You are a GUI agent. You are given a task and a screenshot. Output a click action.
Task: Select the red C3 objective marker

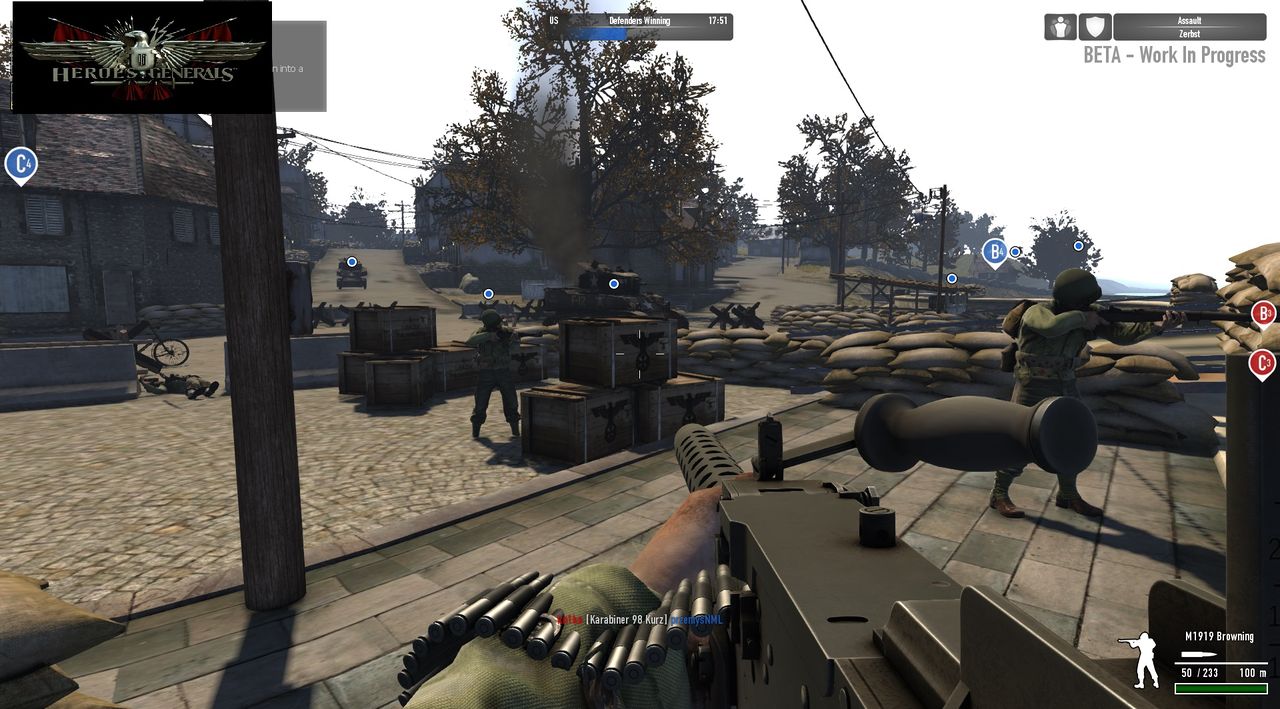tap(1262, 363)
